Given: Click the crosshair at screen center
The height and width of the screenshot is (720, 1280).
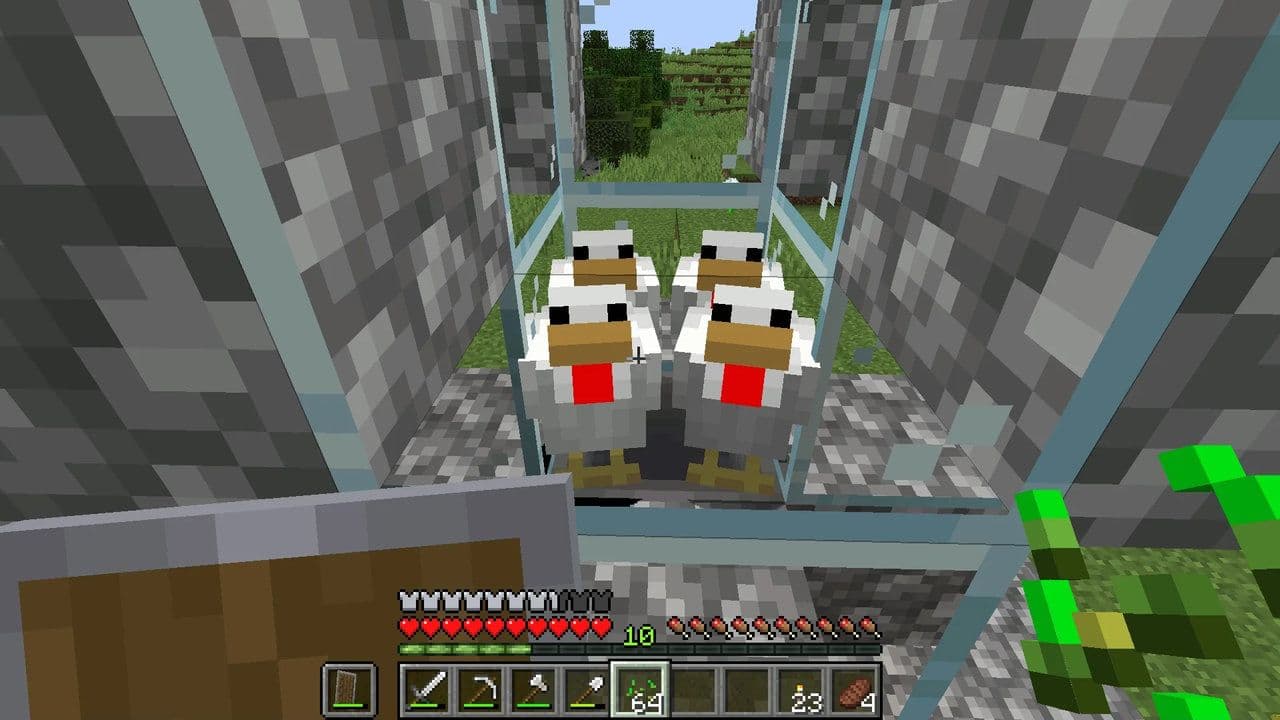Looking at the screenshot, I should point(637,358).
